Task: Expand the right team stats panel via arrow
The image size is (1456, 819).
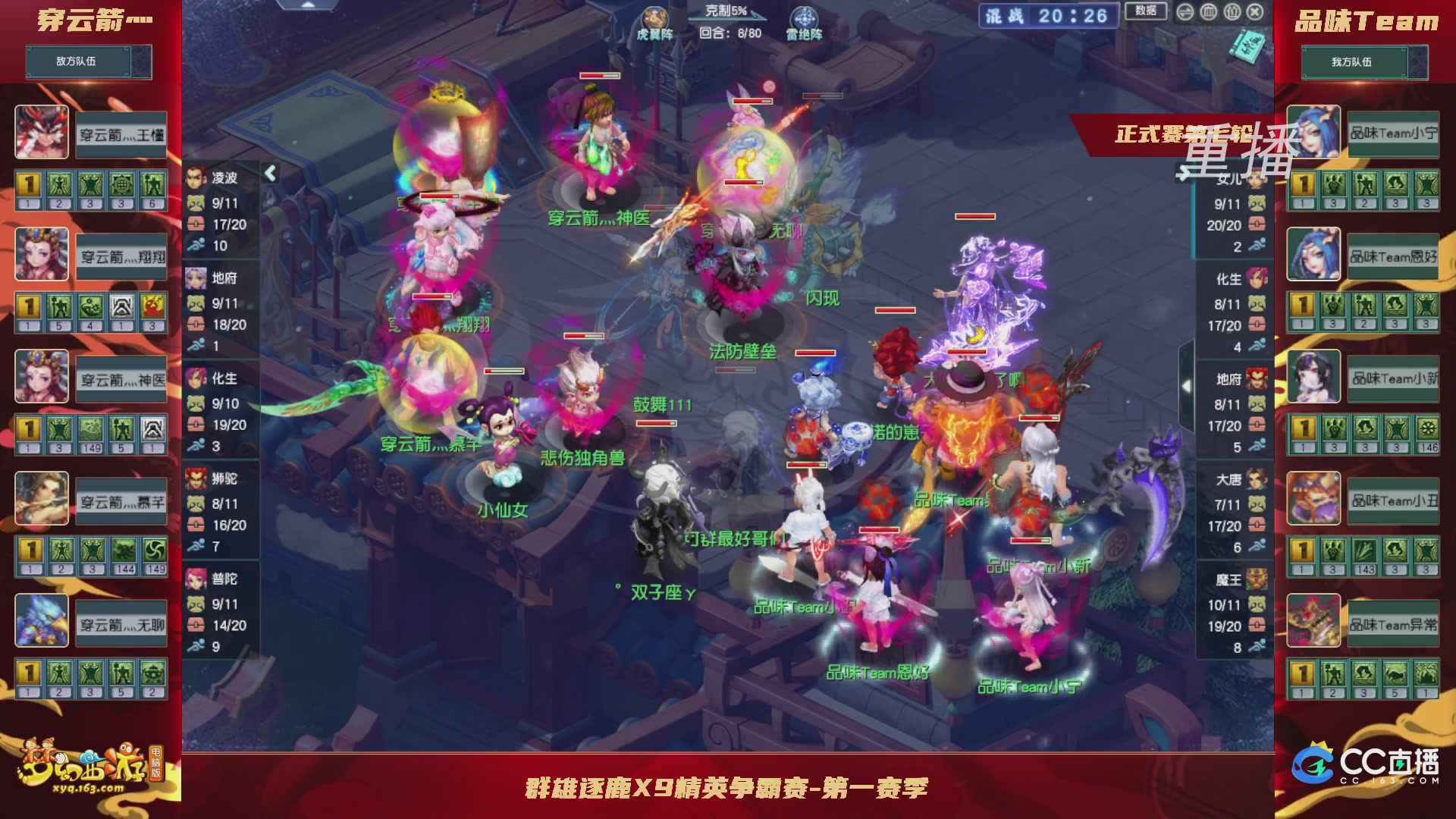Action: pos(1187,384)
